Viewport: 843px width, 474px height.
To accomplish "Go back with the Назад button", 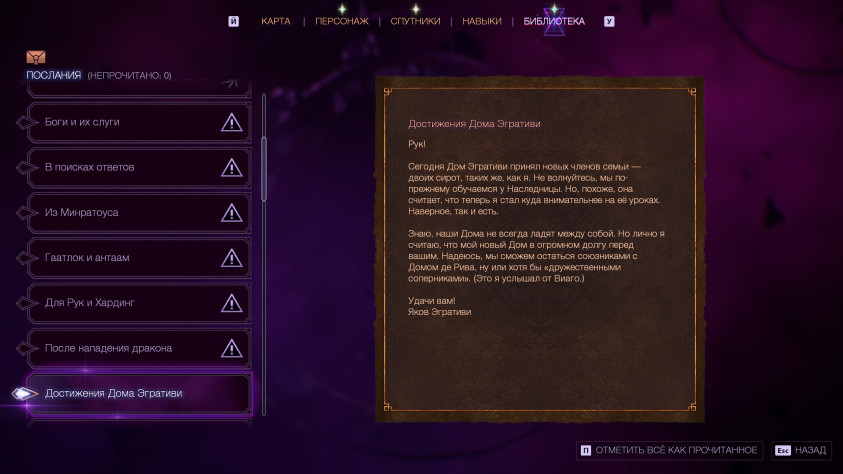I will [x=801, y=450].
